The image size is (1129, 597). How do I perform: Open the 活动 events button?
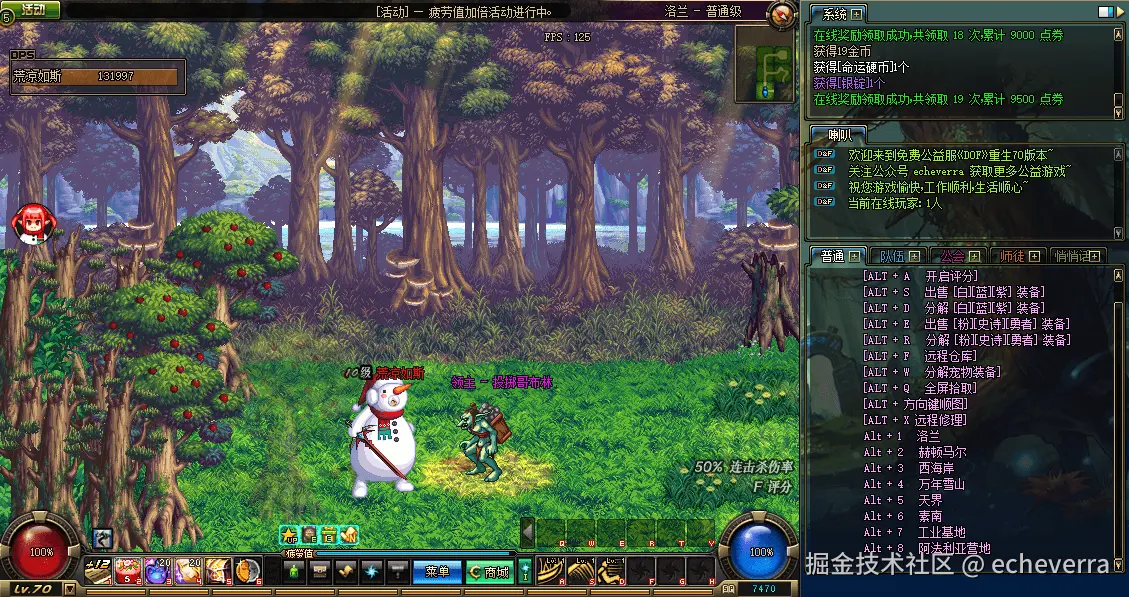[32, 9]
